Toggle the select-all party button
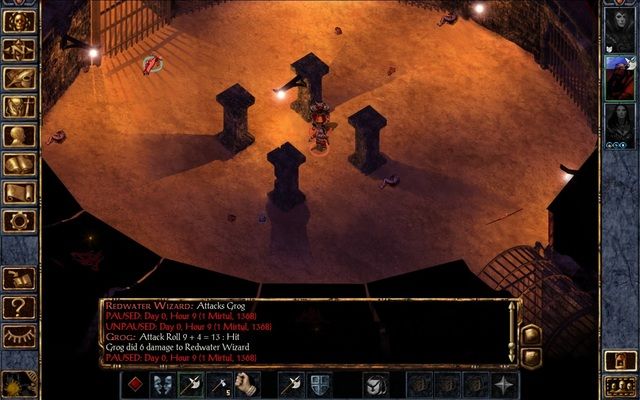The width and height of the screenshot is (640, 400). click(620, 384)
